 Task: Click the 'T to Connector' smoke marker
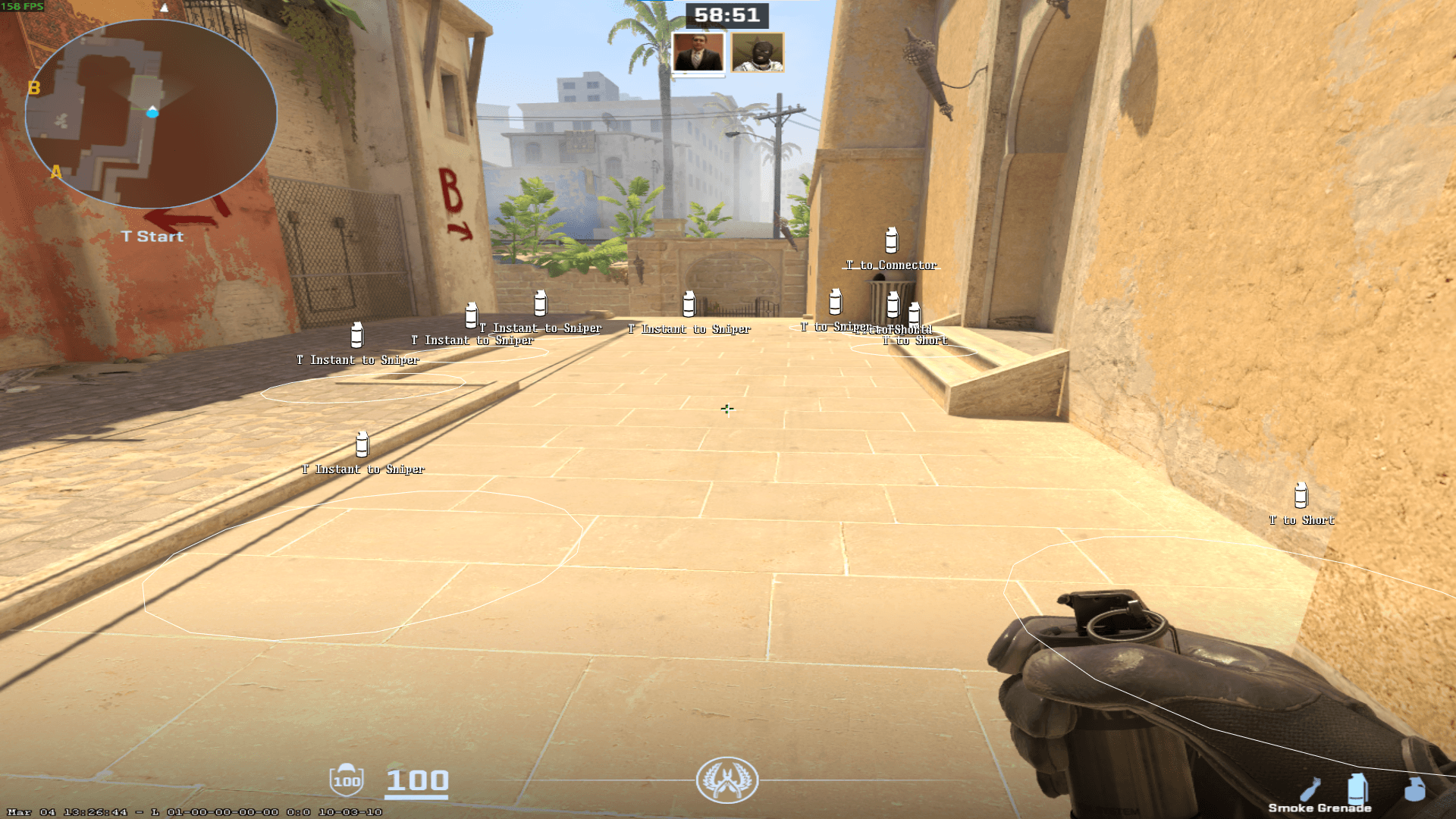[890, 241]
